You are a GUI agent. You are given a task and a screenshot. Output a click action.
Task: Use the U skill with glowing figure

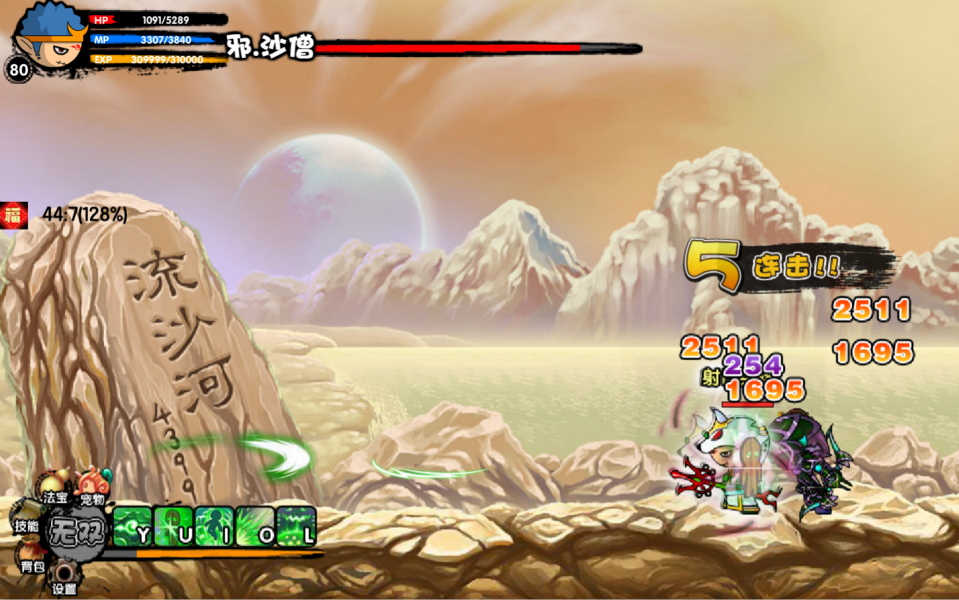tap(173, 526)
